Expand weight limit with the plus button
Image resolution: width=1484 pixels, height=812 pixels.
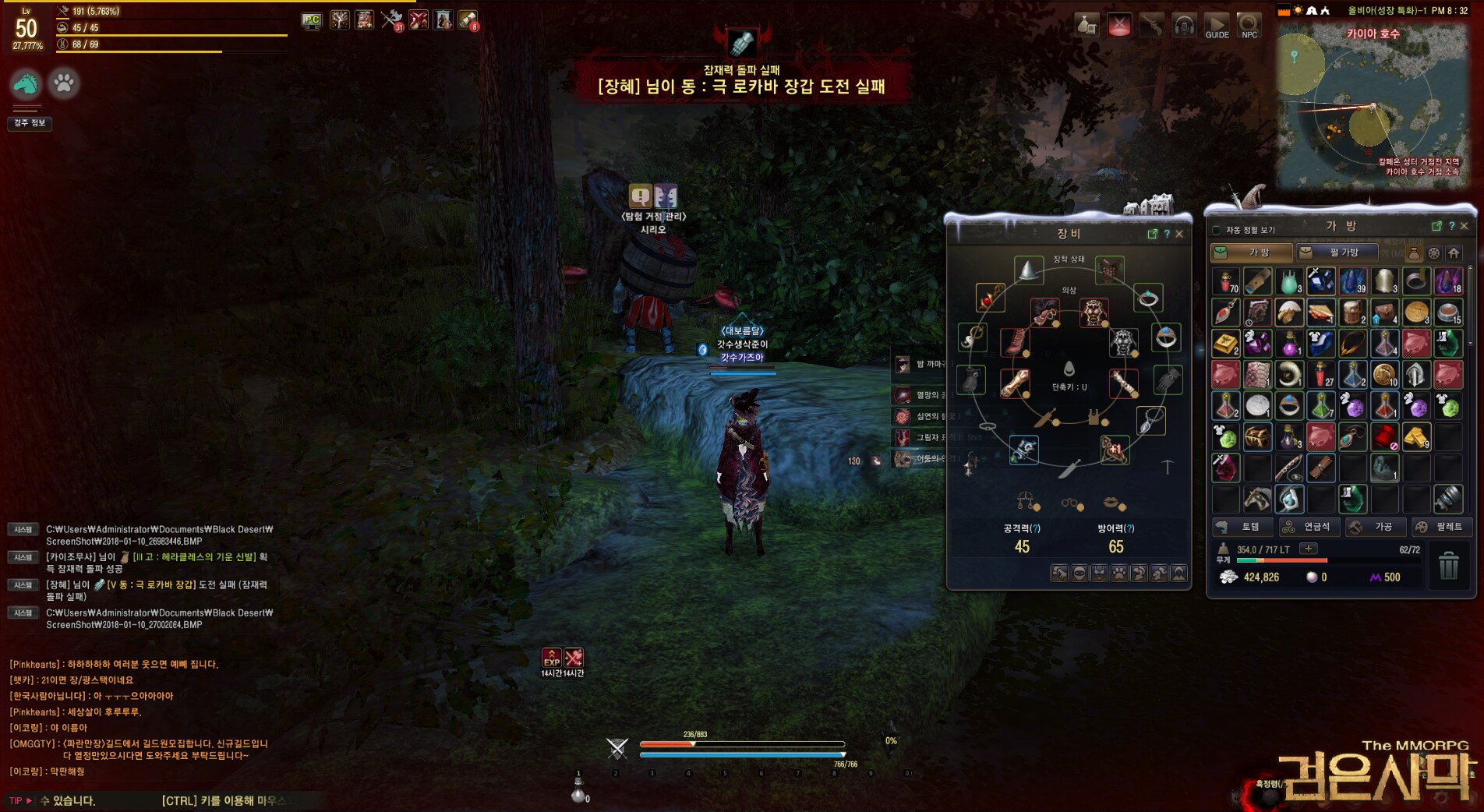pyautogui.click(x=1309, y=549)
